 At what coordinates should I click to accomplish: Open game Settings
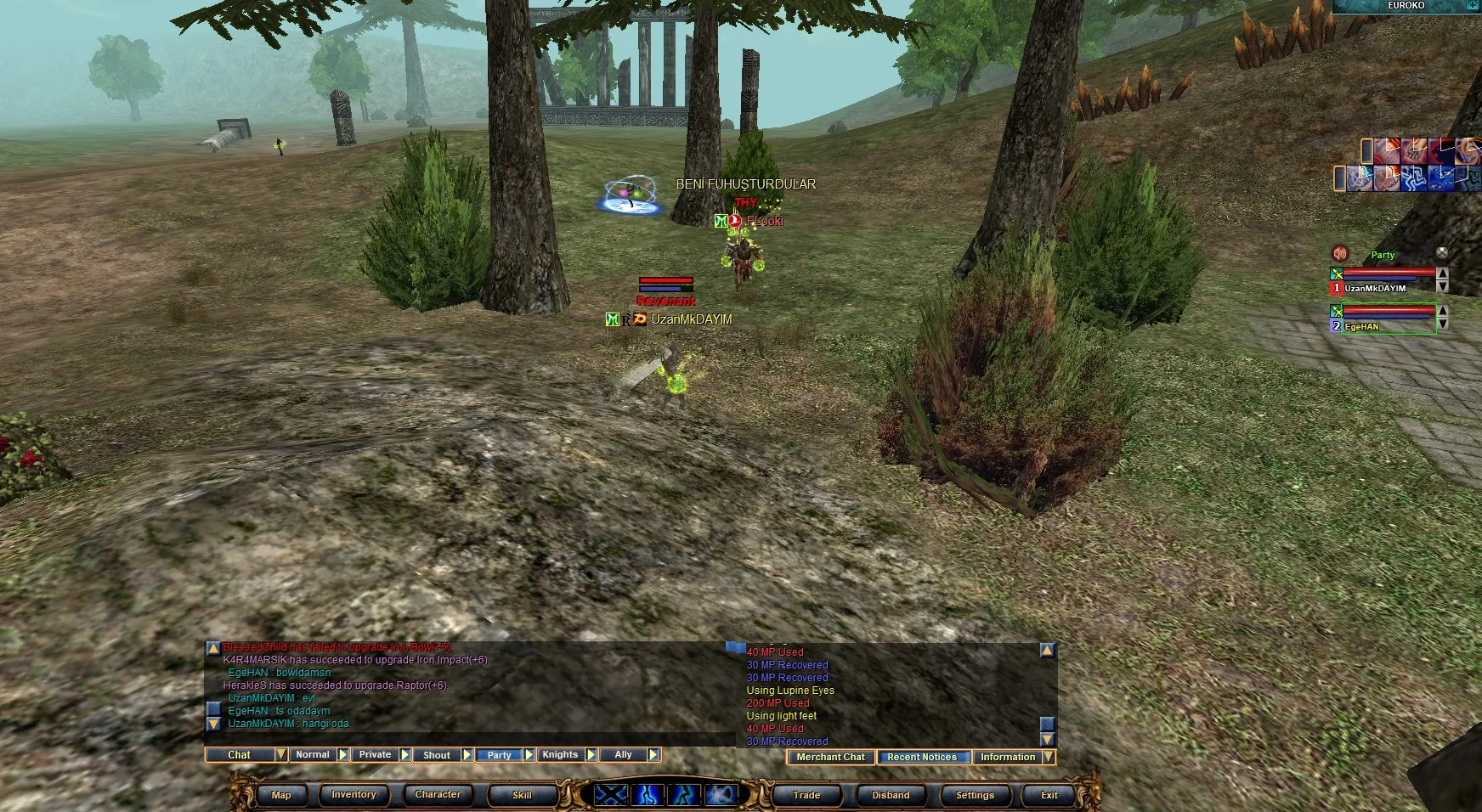(975, 795)
